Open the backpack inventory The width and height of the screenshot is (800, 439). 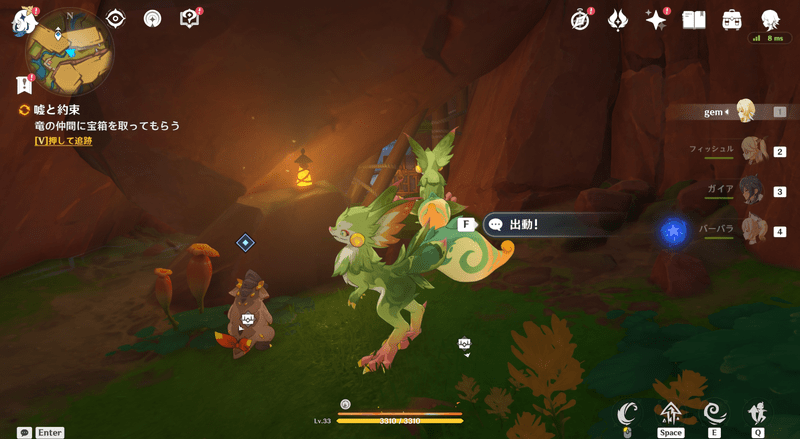732,19
